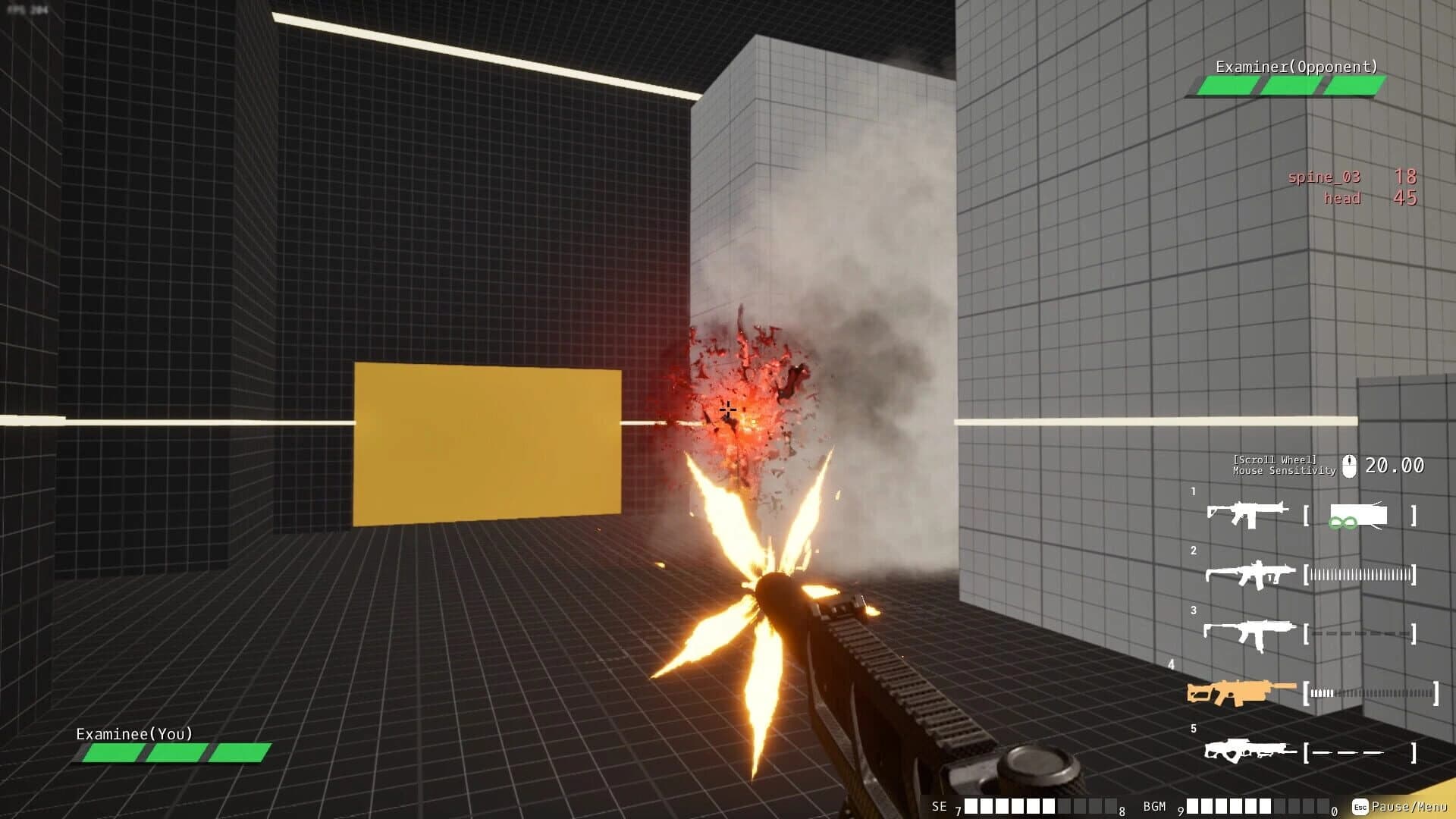Click the head 45 damage readout
The image size is (1456, 819).
[1373, 199]
